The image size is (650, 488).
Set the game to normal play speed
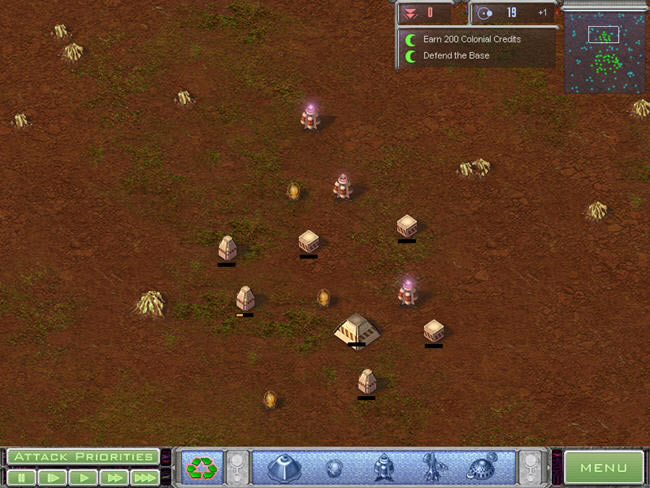click(x=83, y=478)
